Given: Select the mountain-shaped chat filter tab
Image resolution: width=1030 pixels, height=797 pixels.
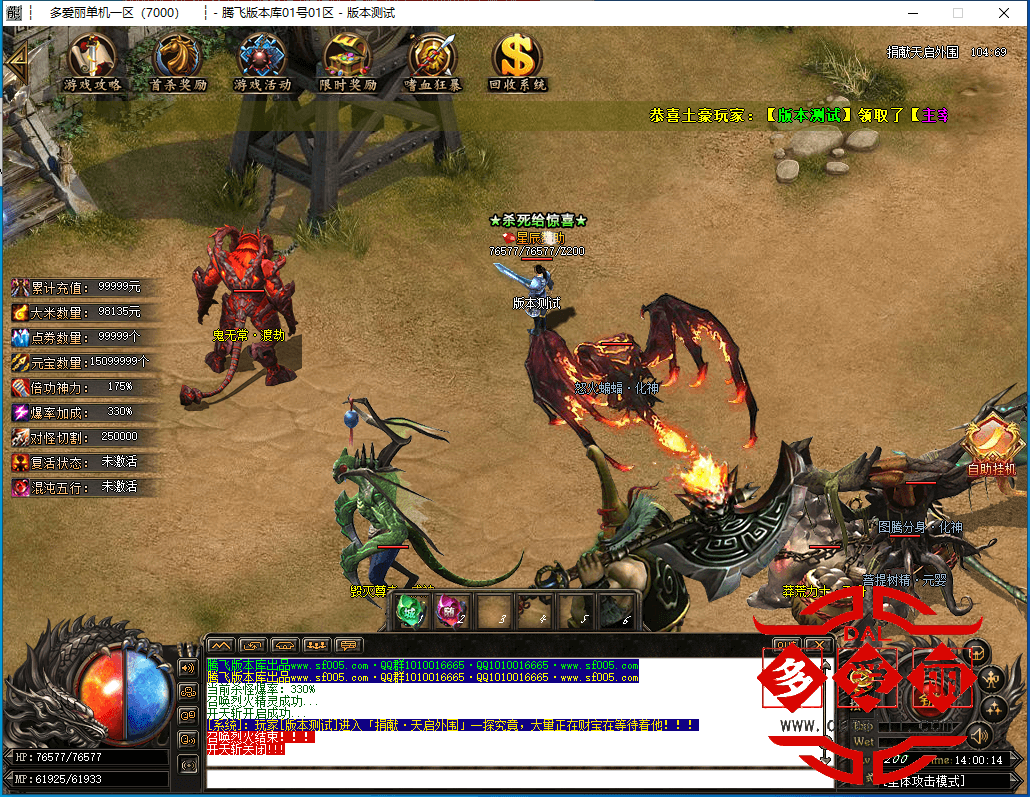Looking at the screenshot, I should (220, 645).
